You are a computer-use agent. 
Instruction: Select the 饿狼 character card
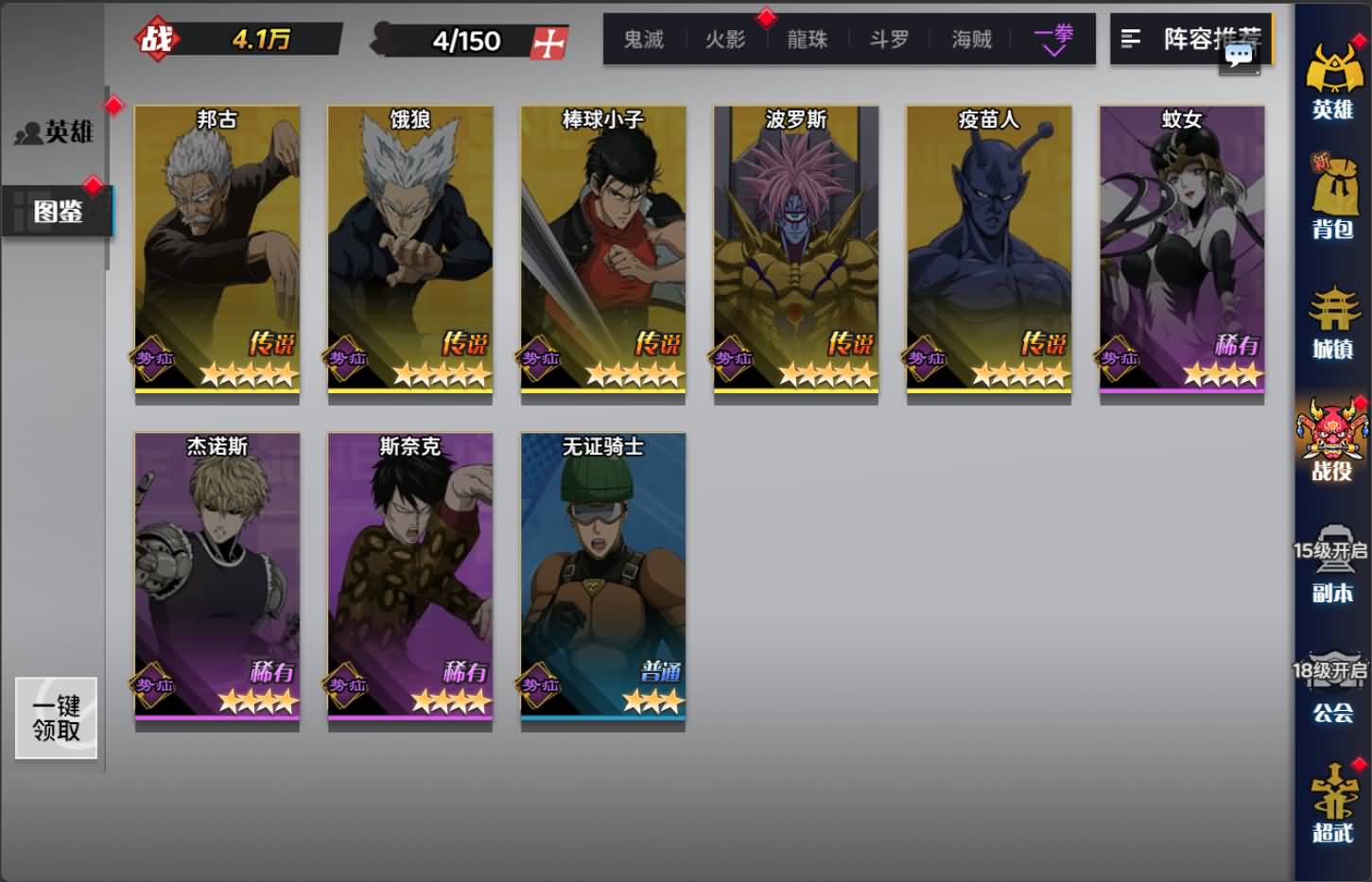tap(409, 251)
